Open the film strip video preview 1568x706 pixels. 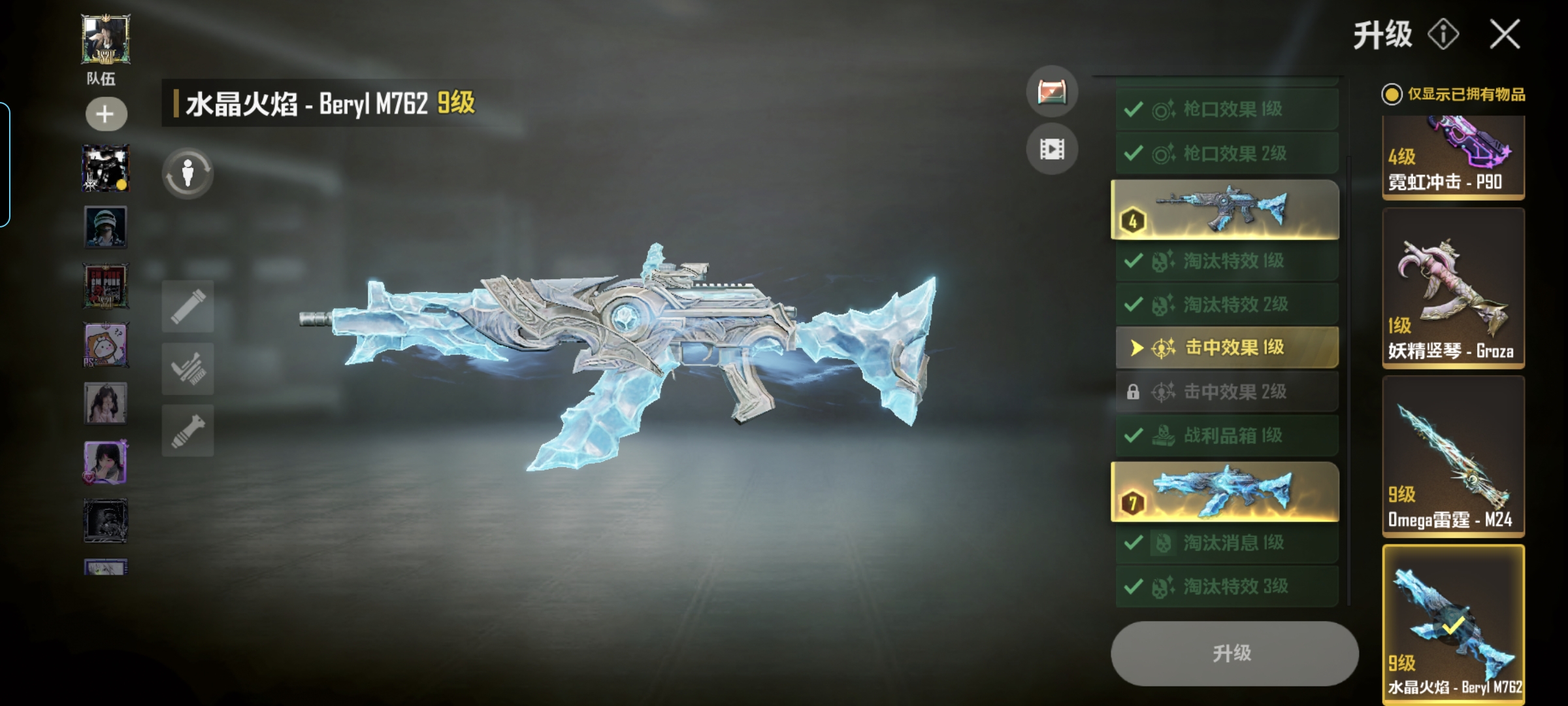(x=1052, y=150)
